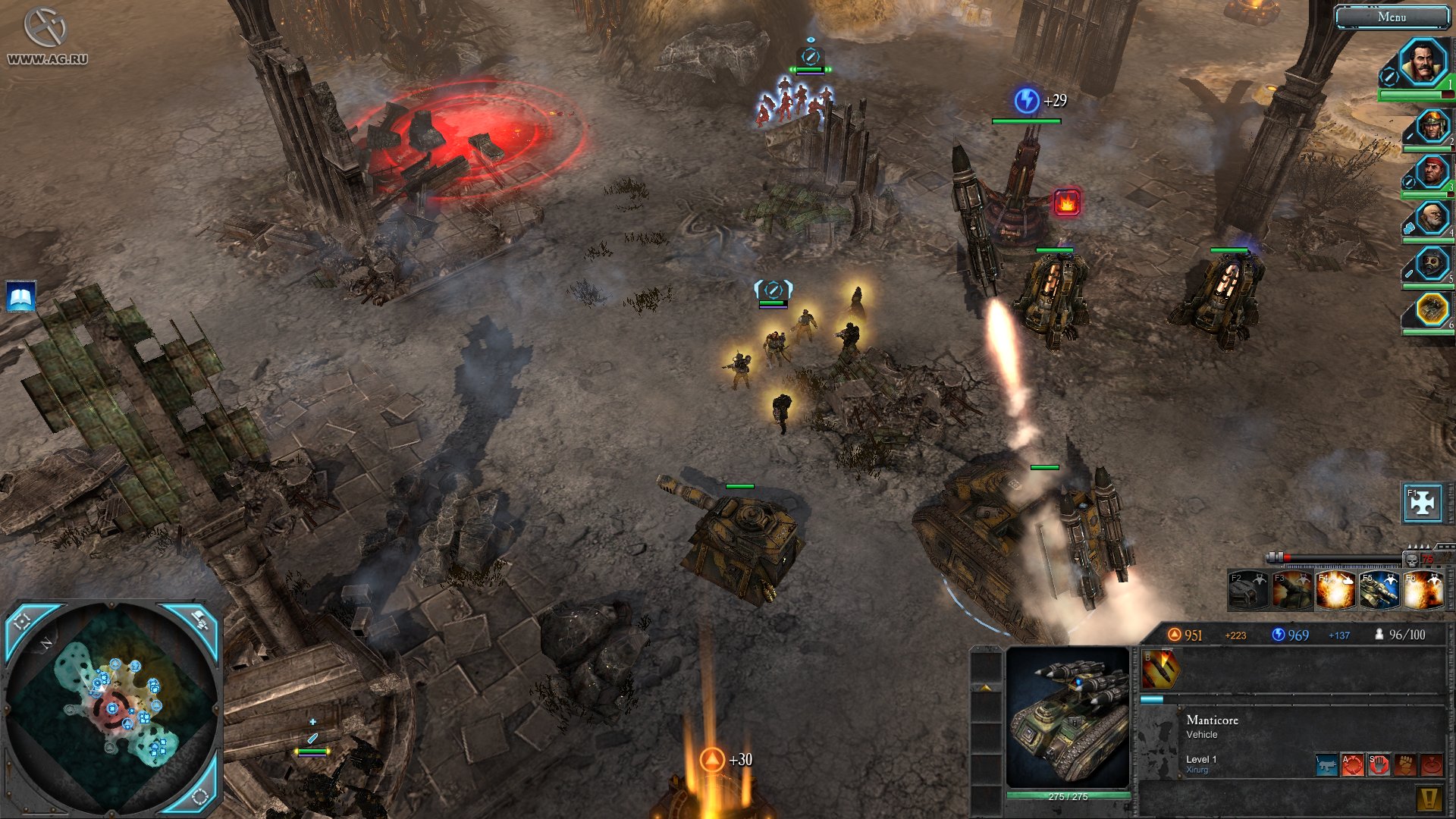
Task: Click the minimap's target-reticle corner button
Action: pyautogui.click(x=23, y=622)
